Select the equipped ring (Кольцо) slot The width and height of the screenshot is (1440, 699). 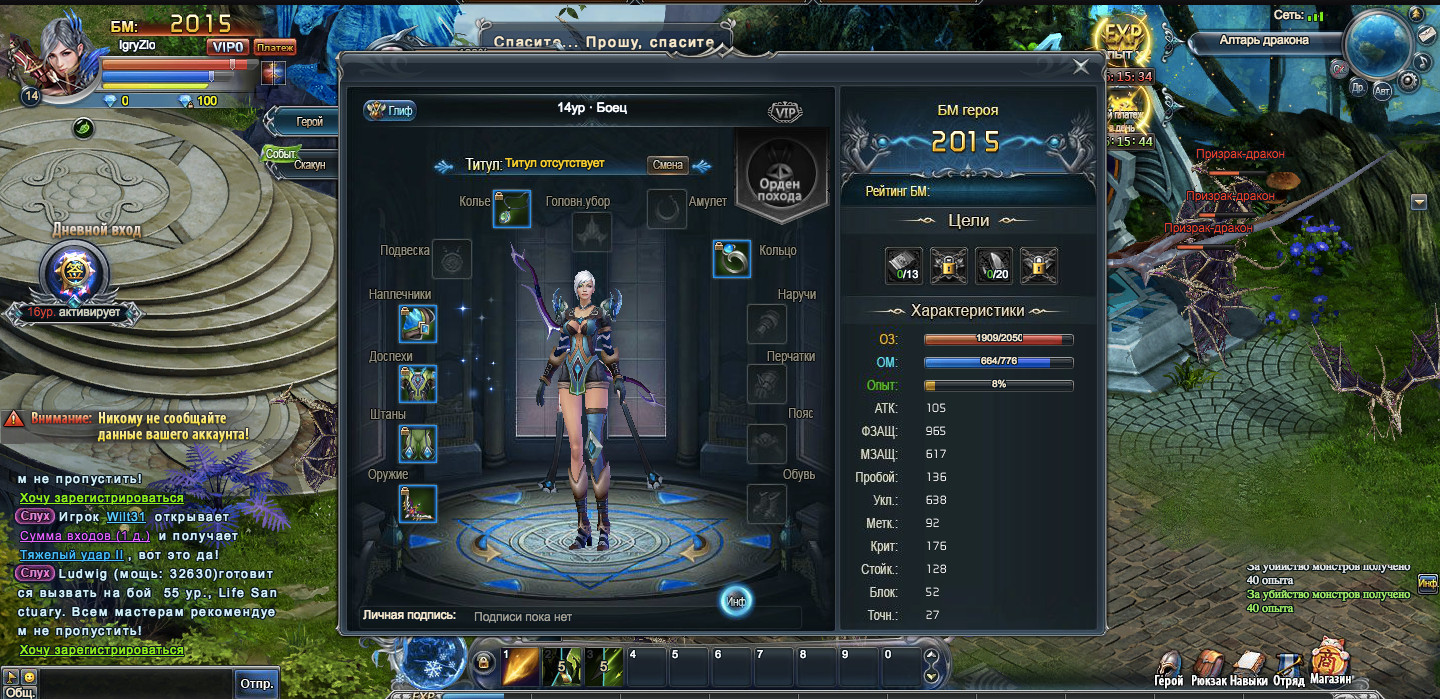click(x=731, y=259)
